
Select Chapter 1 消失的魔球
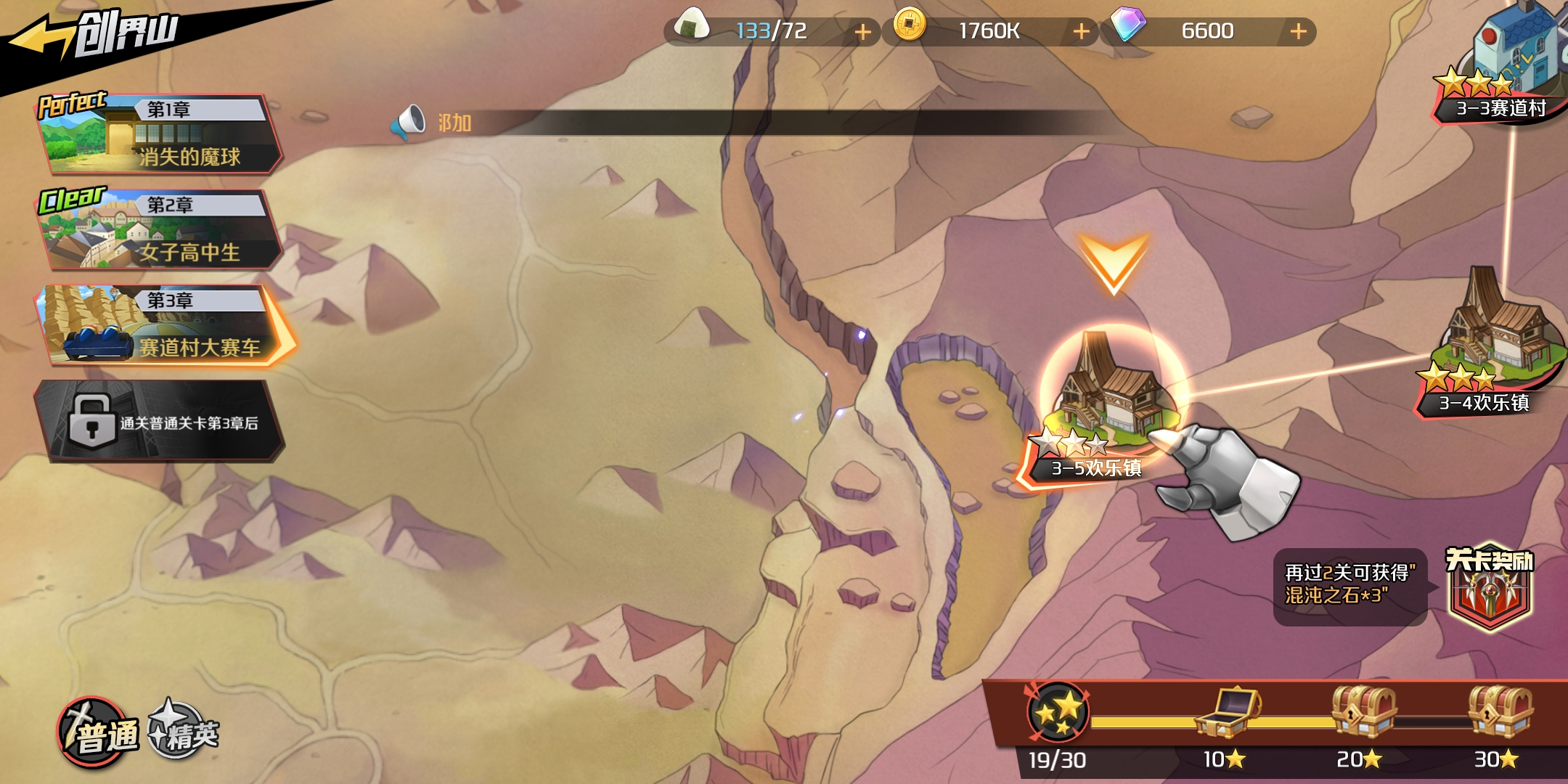pyautogui.click(x=160, y=134)
